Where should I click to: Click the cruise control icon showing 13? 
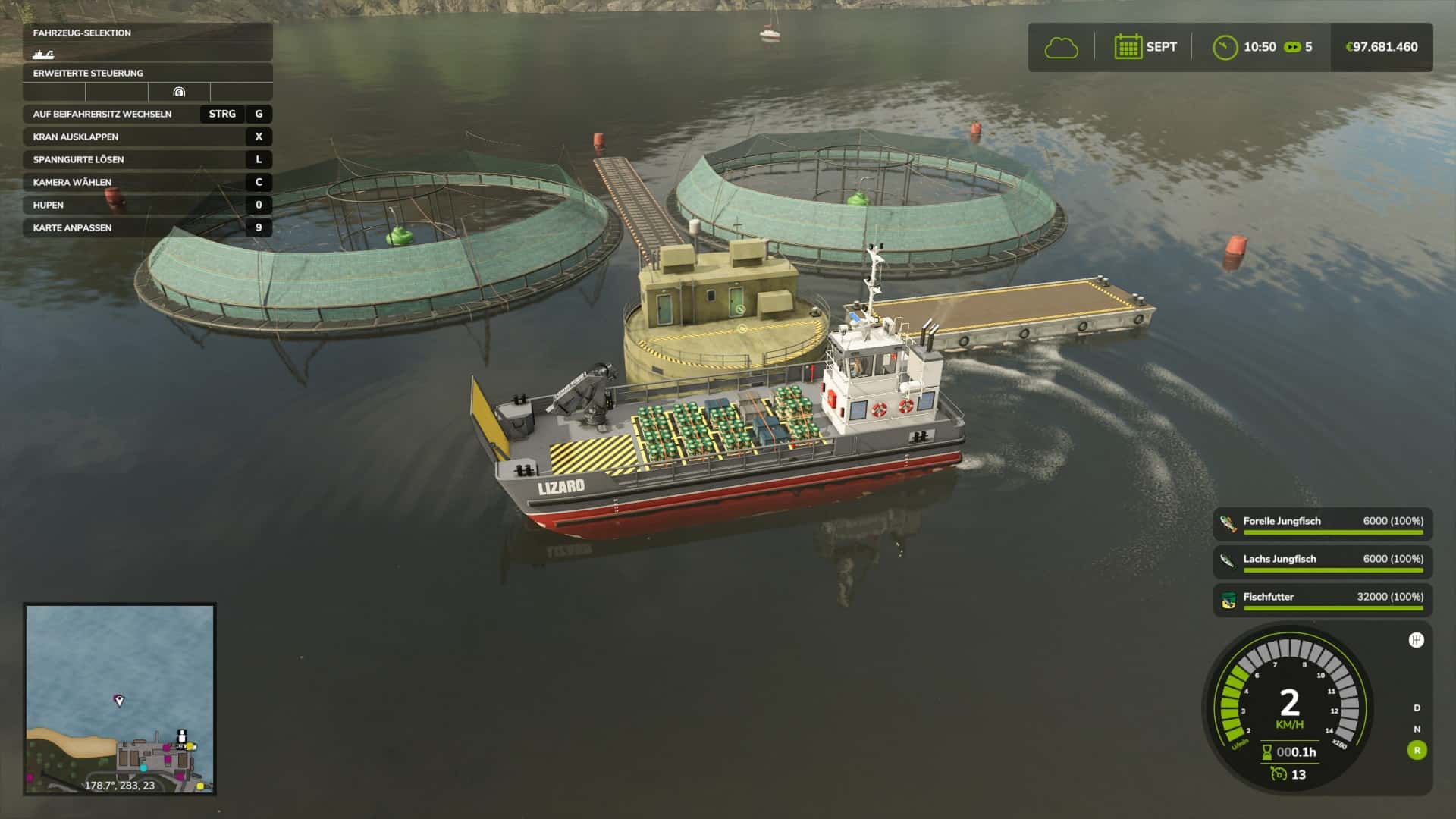pos(1279,774)
